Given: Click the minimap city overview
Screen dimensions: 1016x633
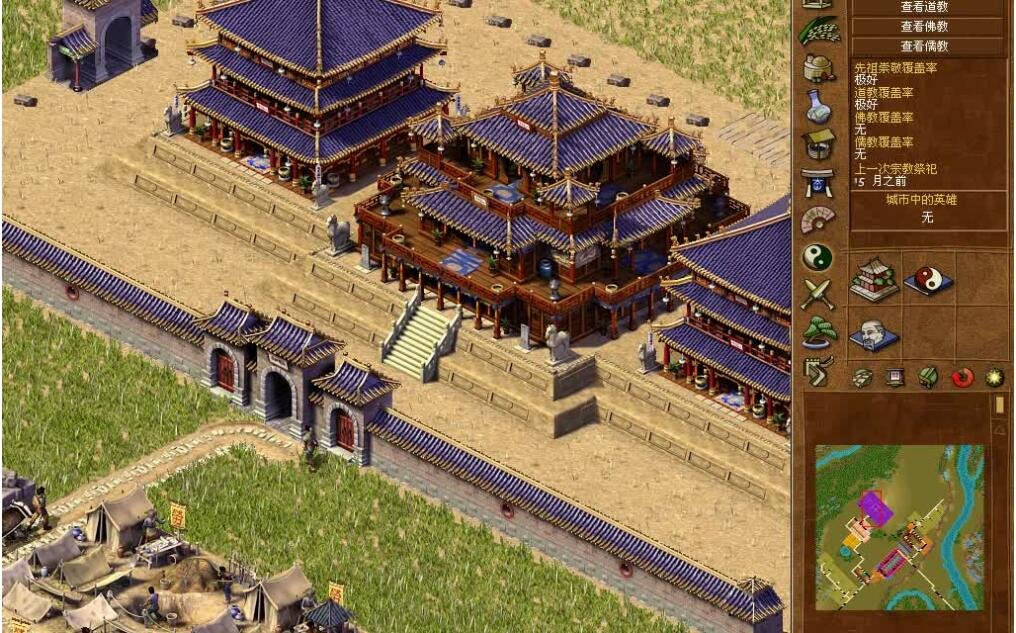Looking at the screenshot, I should (x=900, y=527).
